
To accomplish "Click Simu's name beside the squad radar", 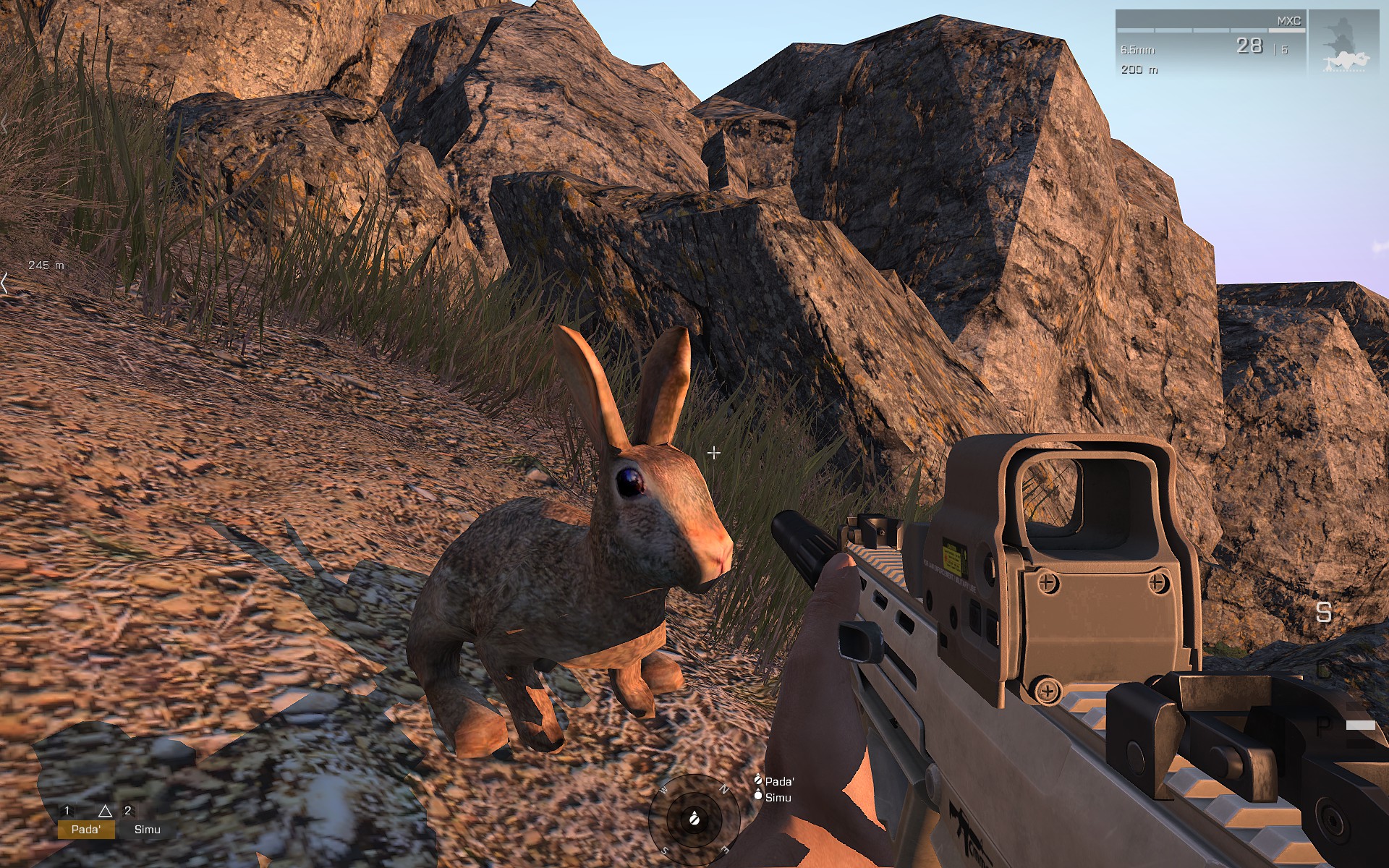I will click(778, 797).
